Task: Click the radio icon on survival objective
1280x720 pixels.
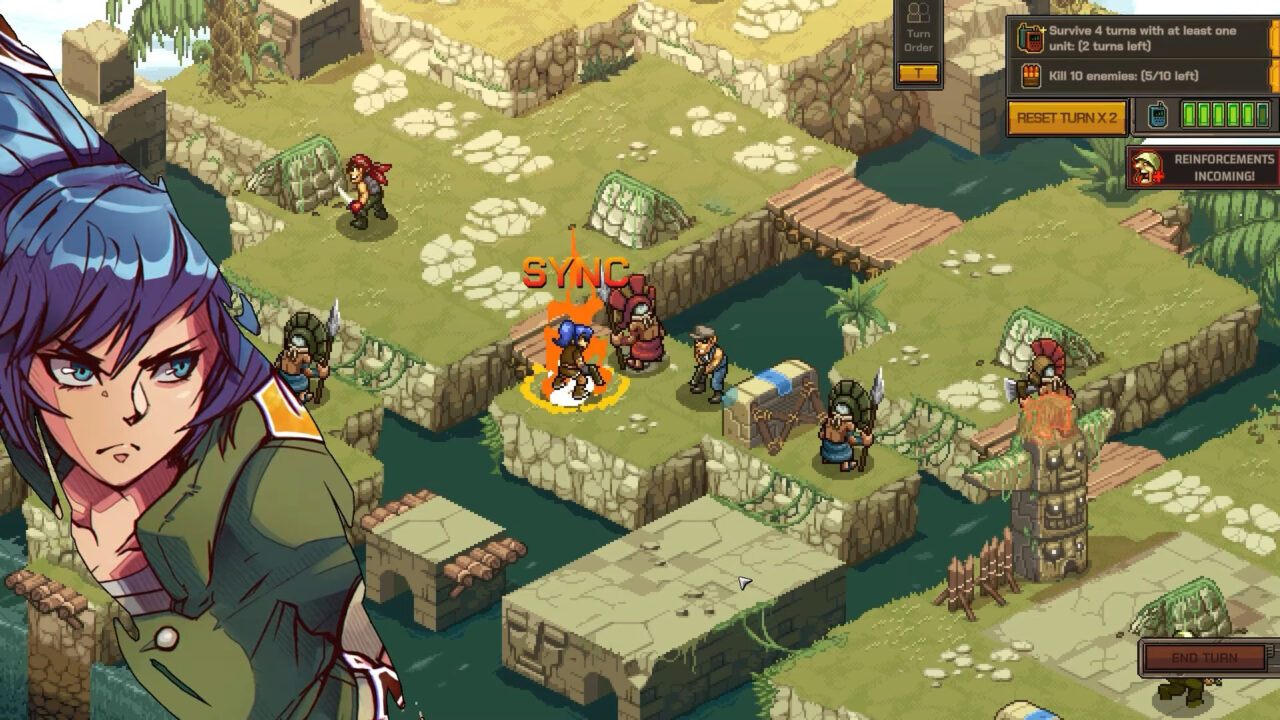Action: (1031, 37)
